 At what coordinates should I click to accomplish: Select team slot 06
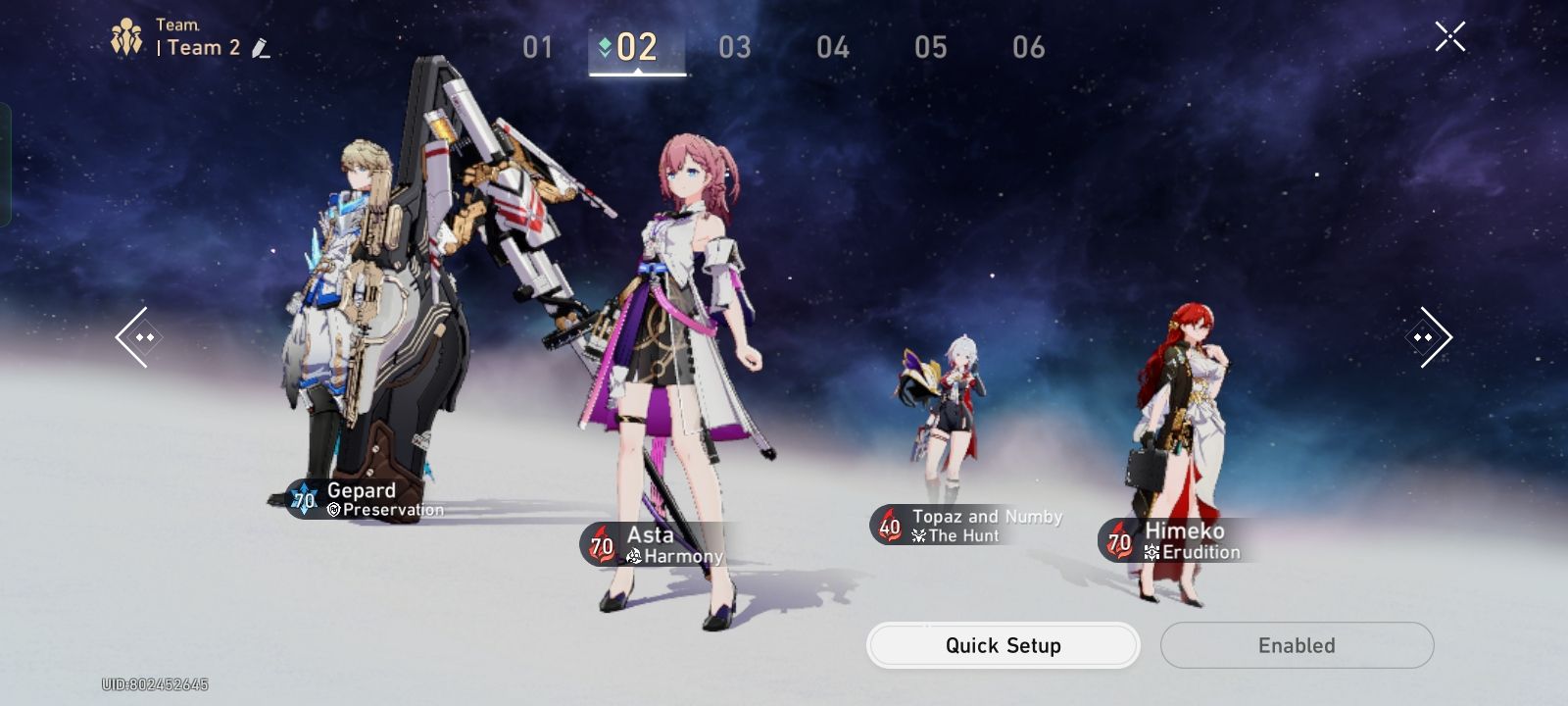point(1029,46)
